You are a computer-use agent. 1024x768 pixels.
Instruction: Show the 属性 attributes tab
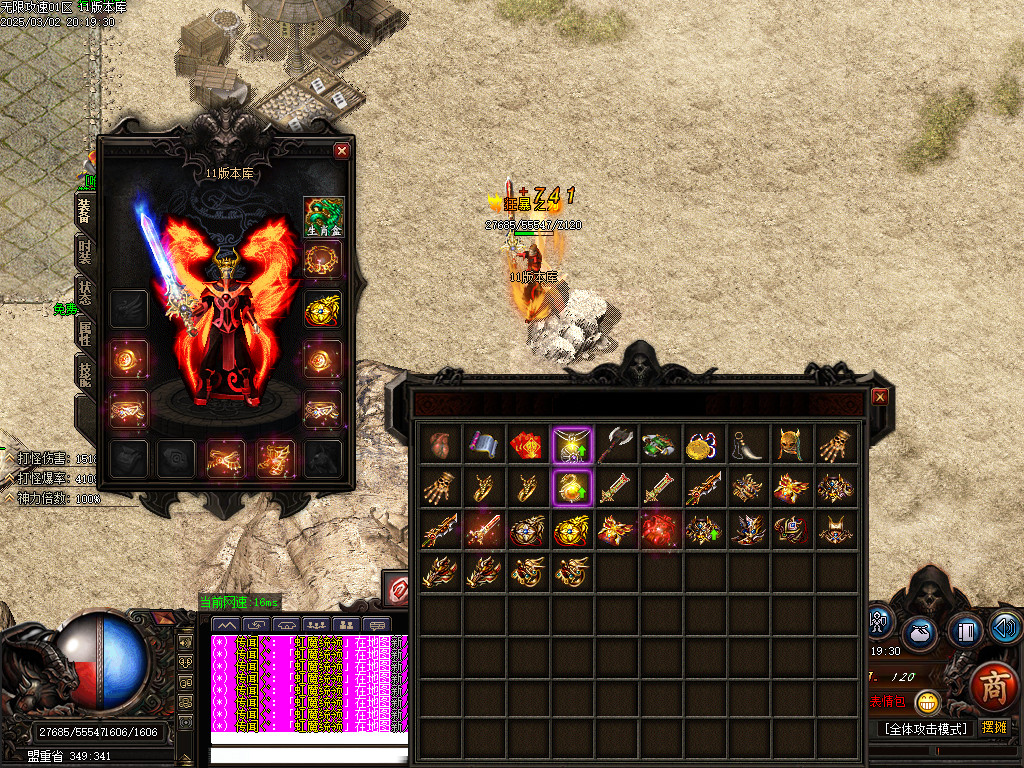(86, 338)
